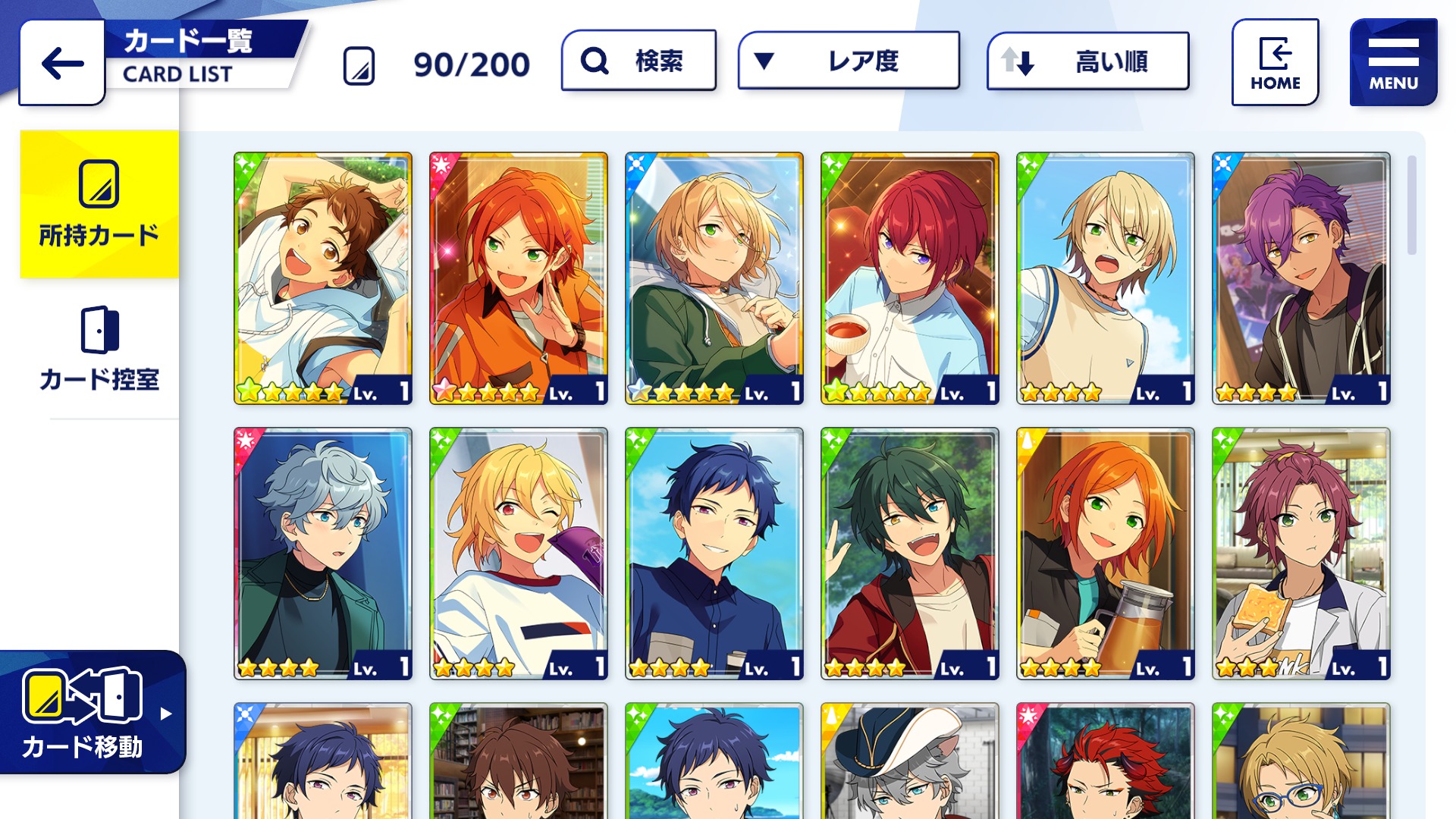Pick the red-haired boy holding teacup card
The image size is (1456, 819).
[x=910, y=278]
